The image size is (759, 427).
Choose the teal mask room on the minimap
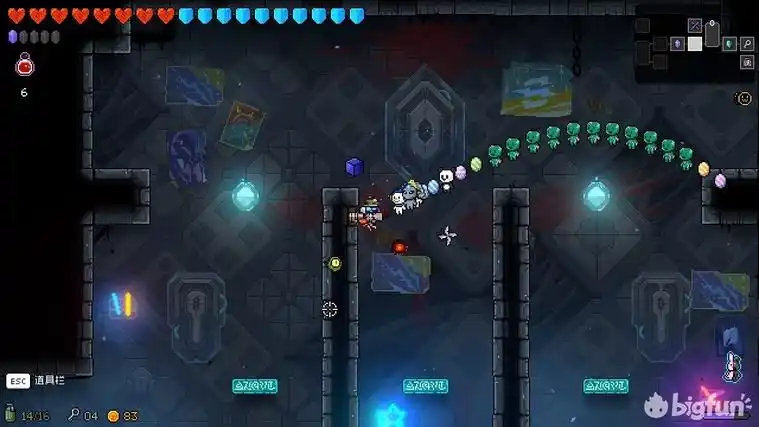pos(729,44)
